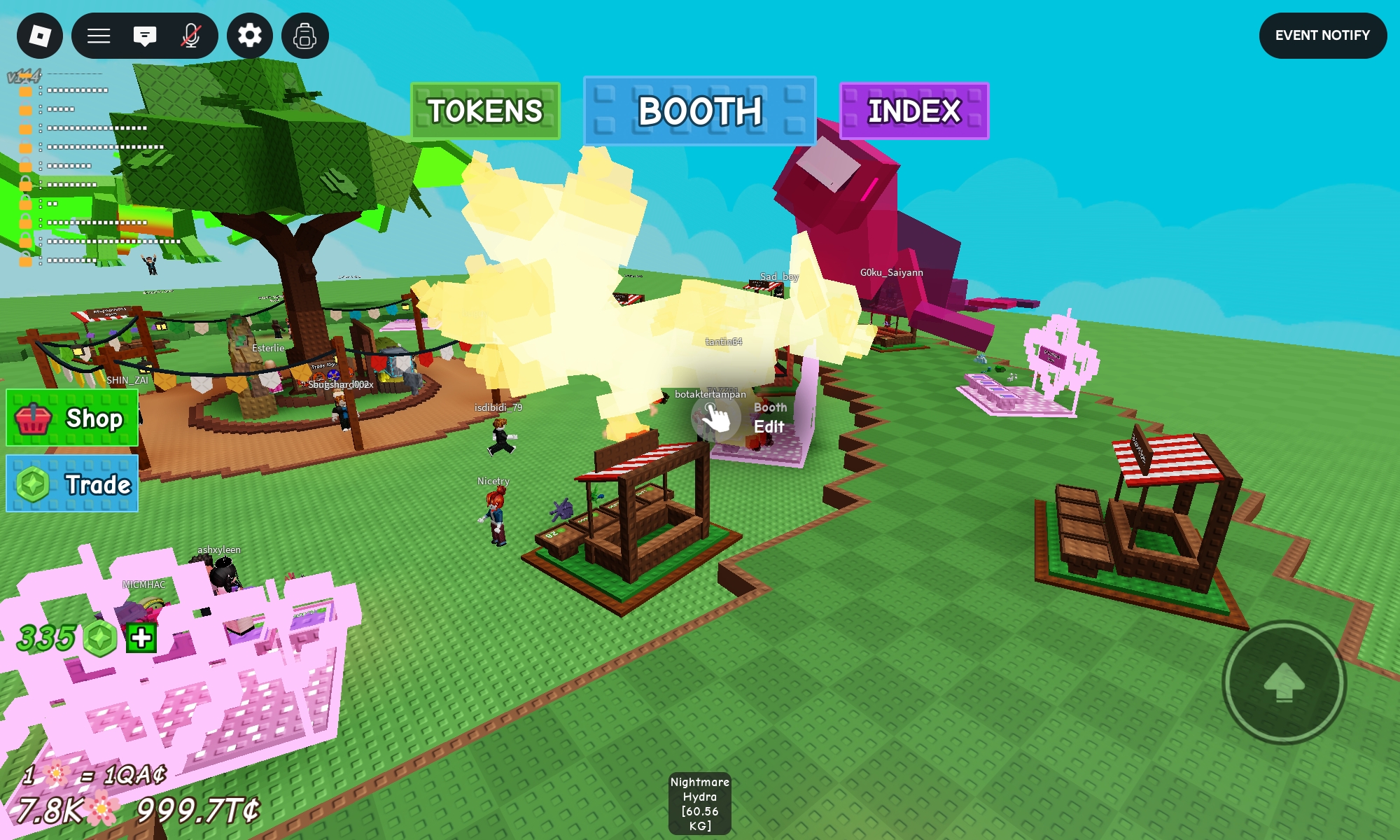Open the chat window icon

tap(145, 36)
